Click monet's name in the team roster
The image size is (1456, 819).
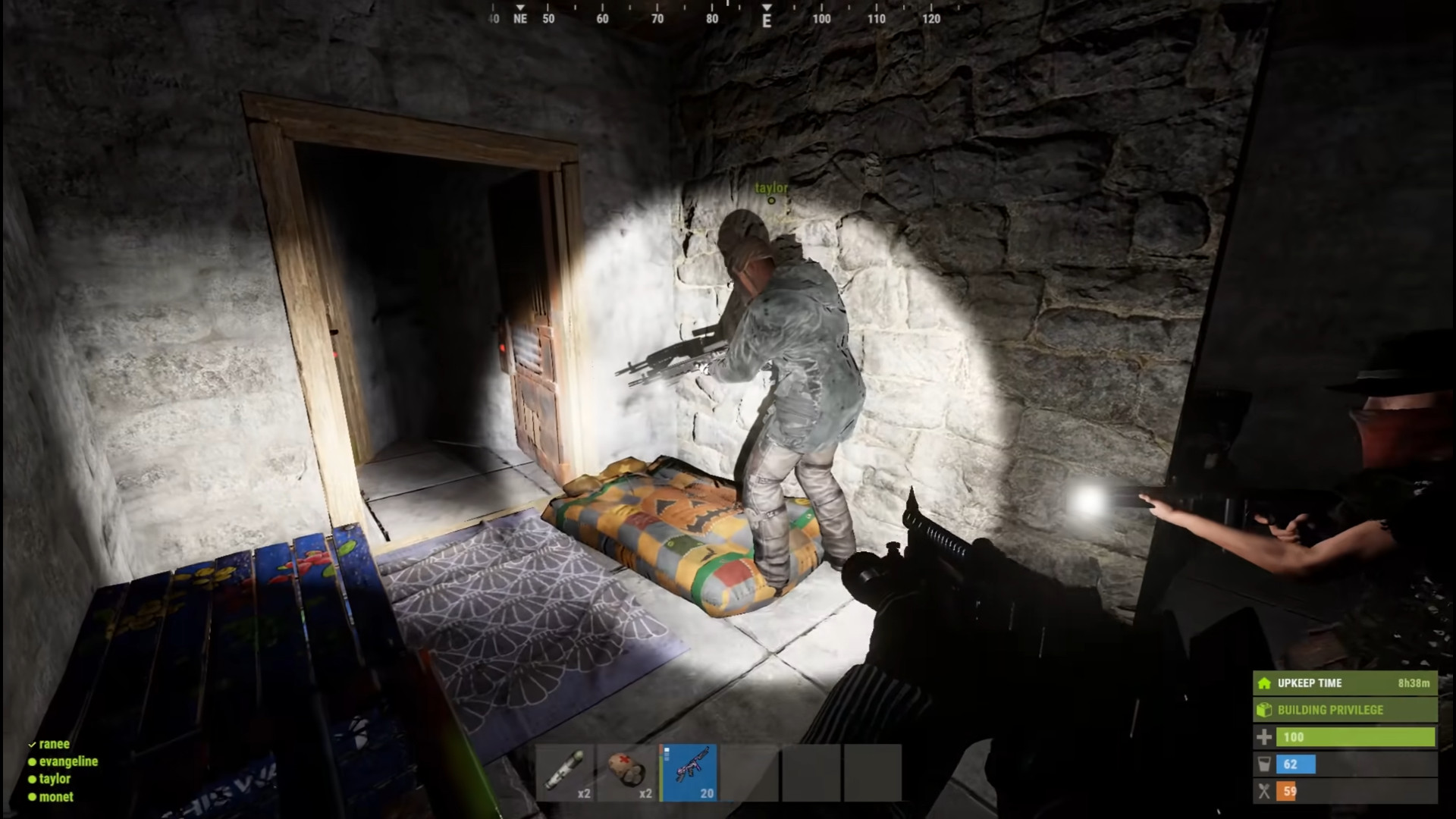pyautogui.click(x=56, y=796)
